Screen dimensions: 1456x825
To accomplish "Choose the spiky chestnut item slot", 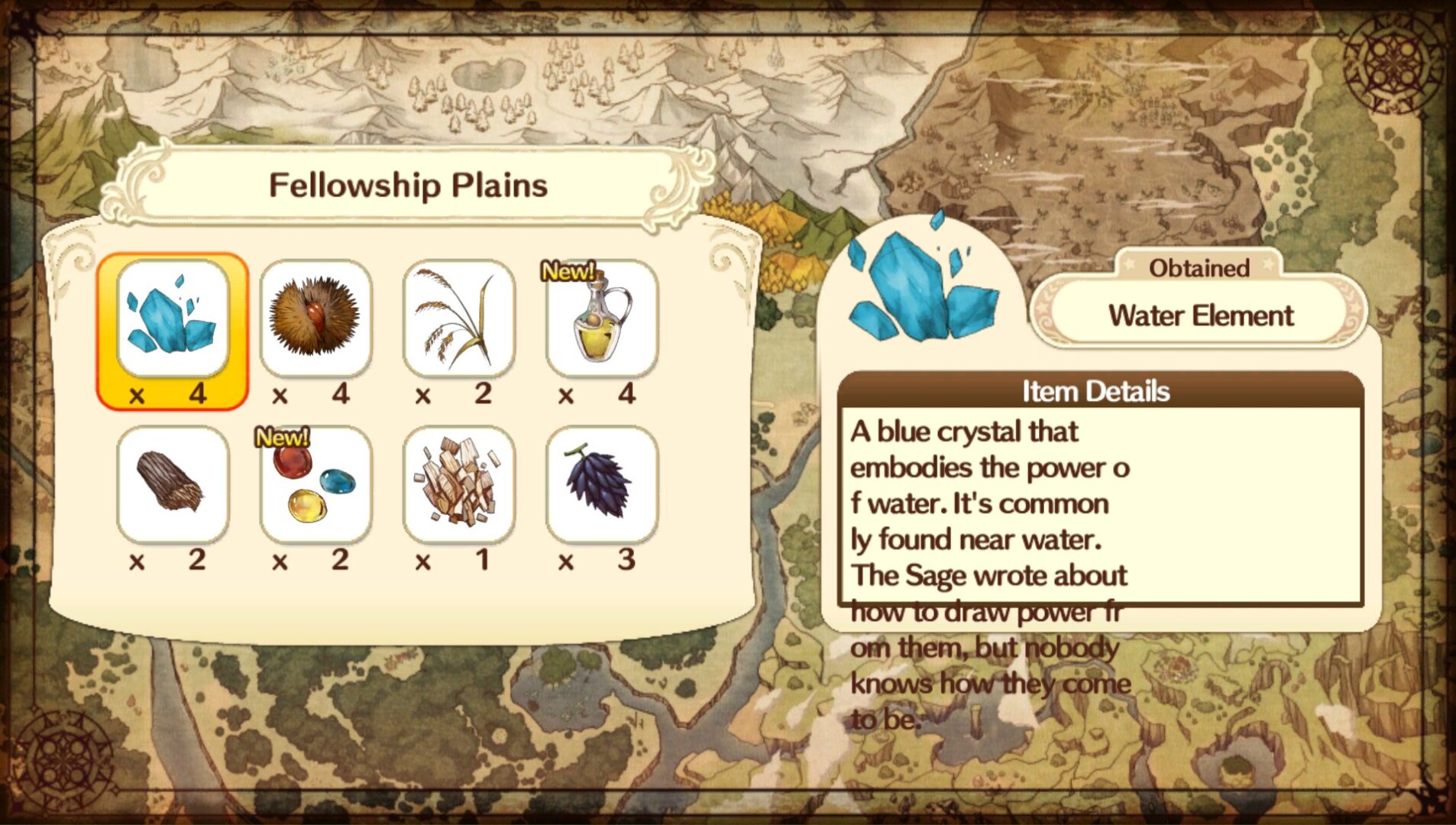I will [315, 319].
